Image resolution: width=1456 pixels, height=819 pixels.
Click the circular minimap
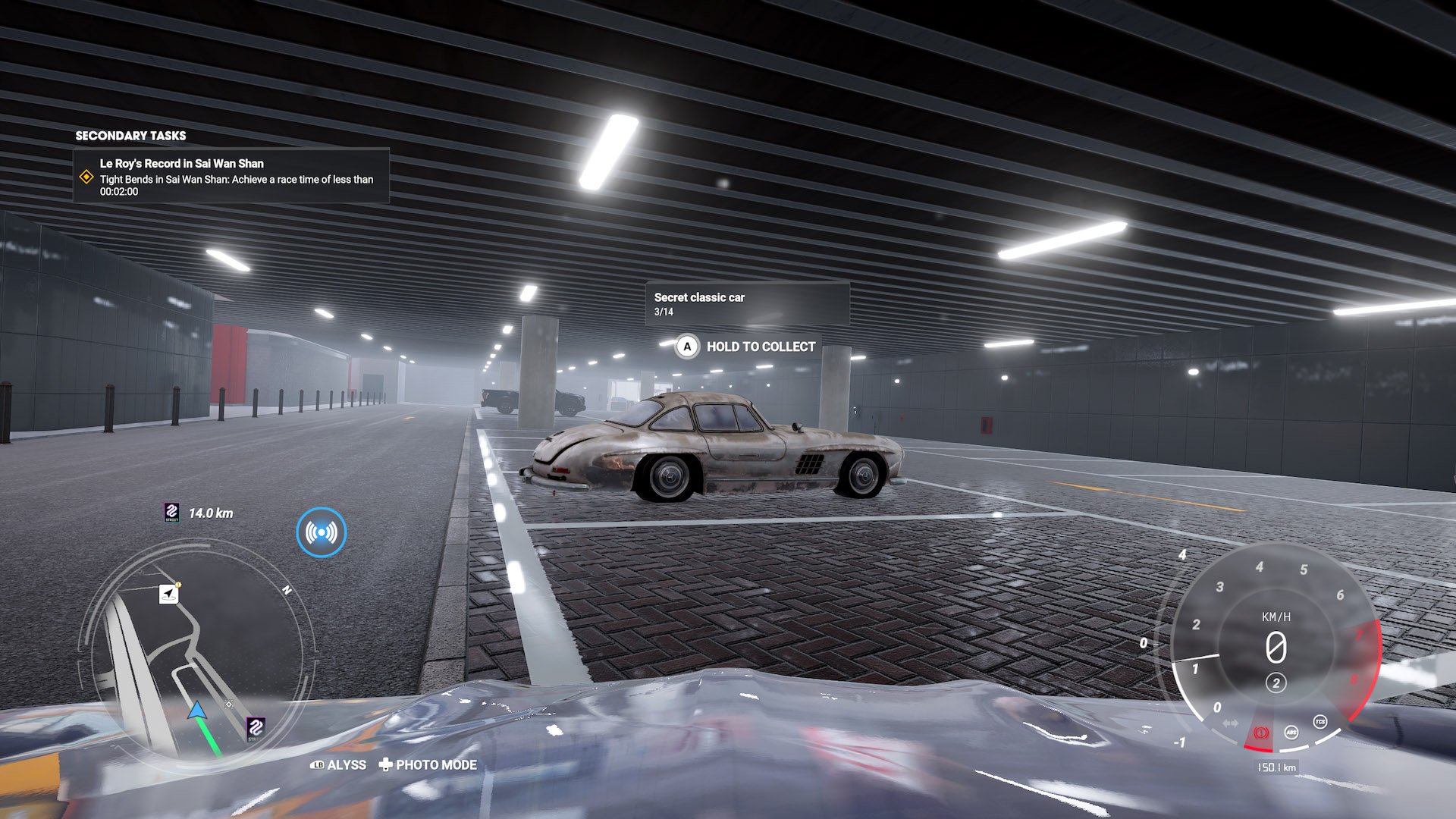click(196, 655)
